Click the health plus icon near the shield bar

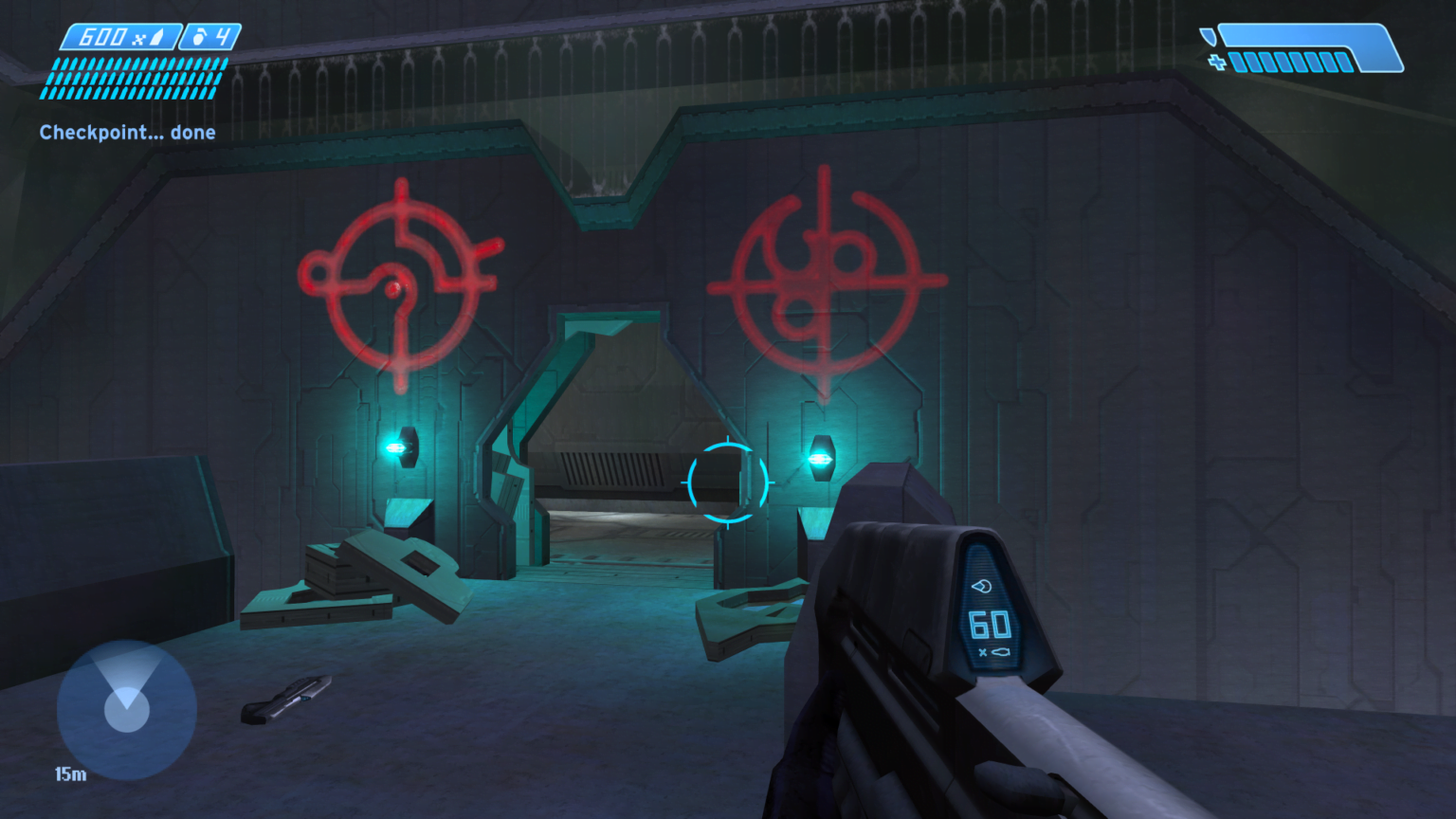pyautogui.click(x=1219, y=64)
